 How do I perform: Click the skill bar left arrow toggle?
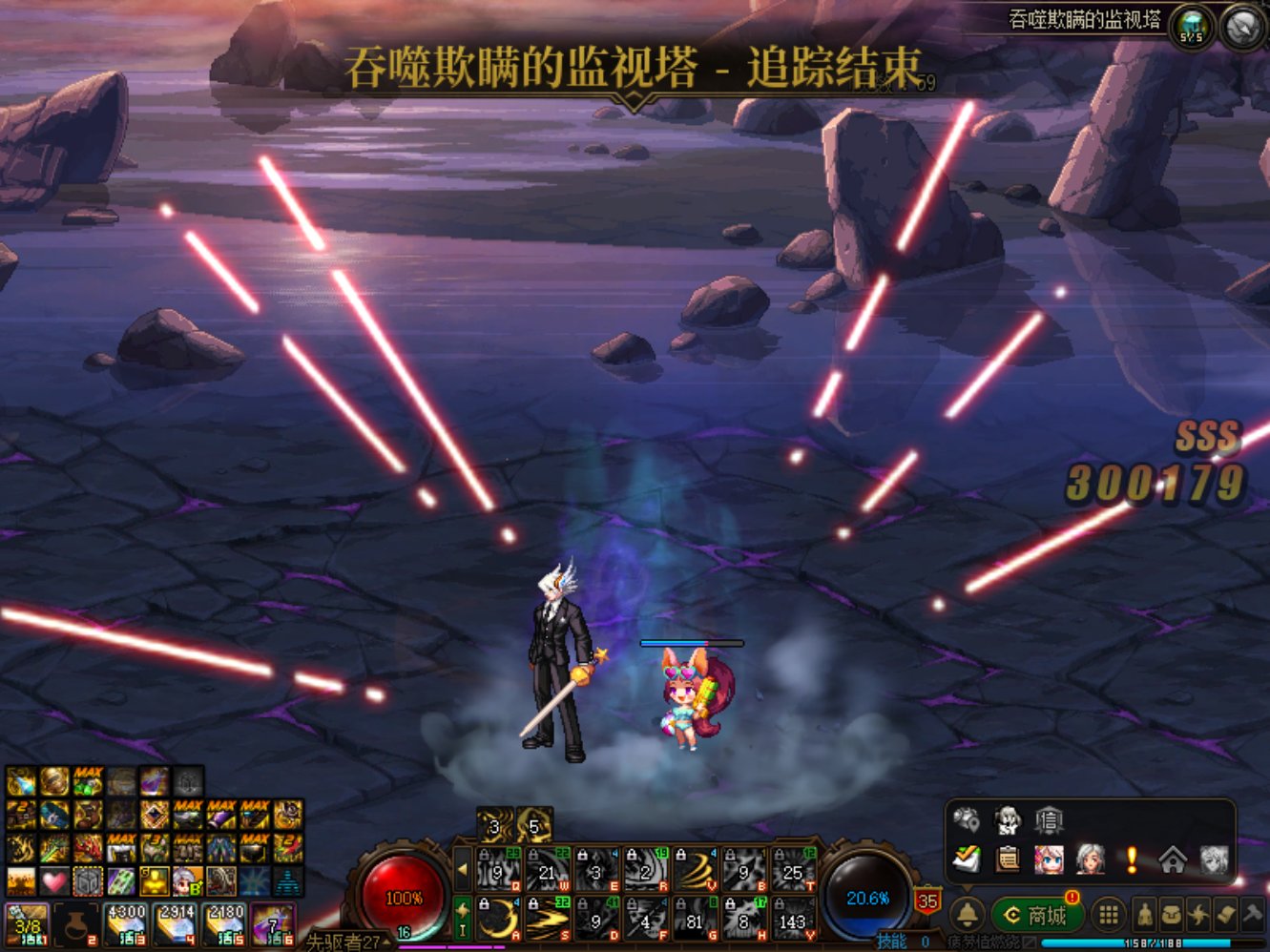coord(463,869)
